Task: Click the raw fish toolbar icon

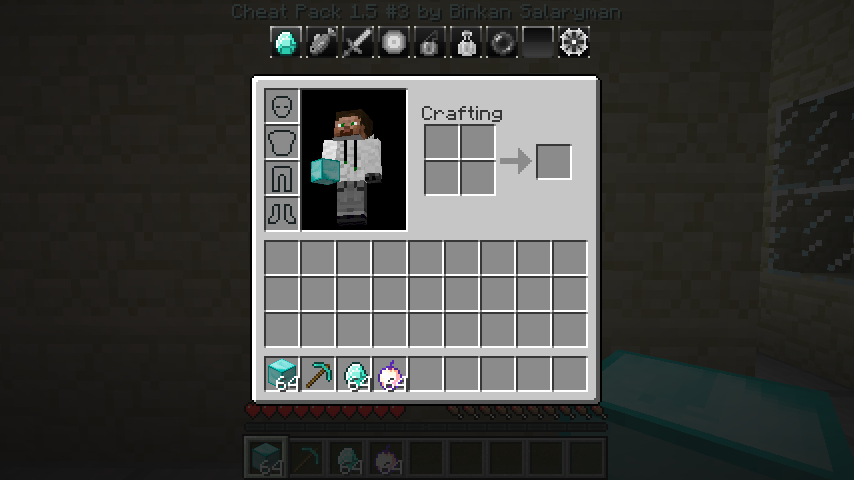Action: coord(322,43)
